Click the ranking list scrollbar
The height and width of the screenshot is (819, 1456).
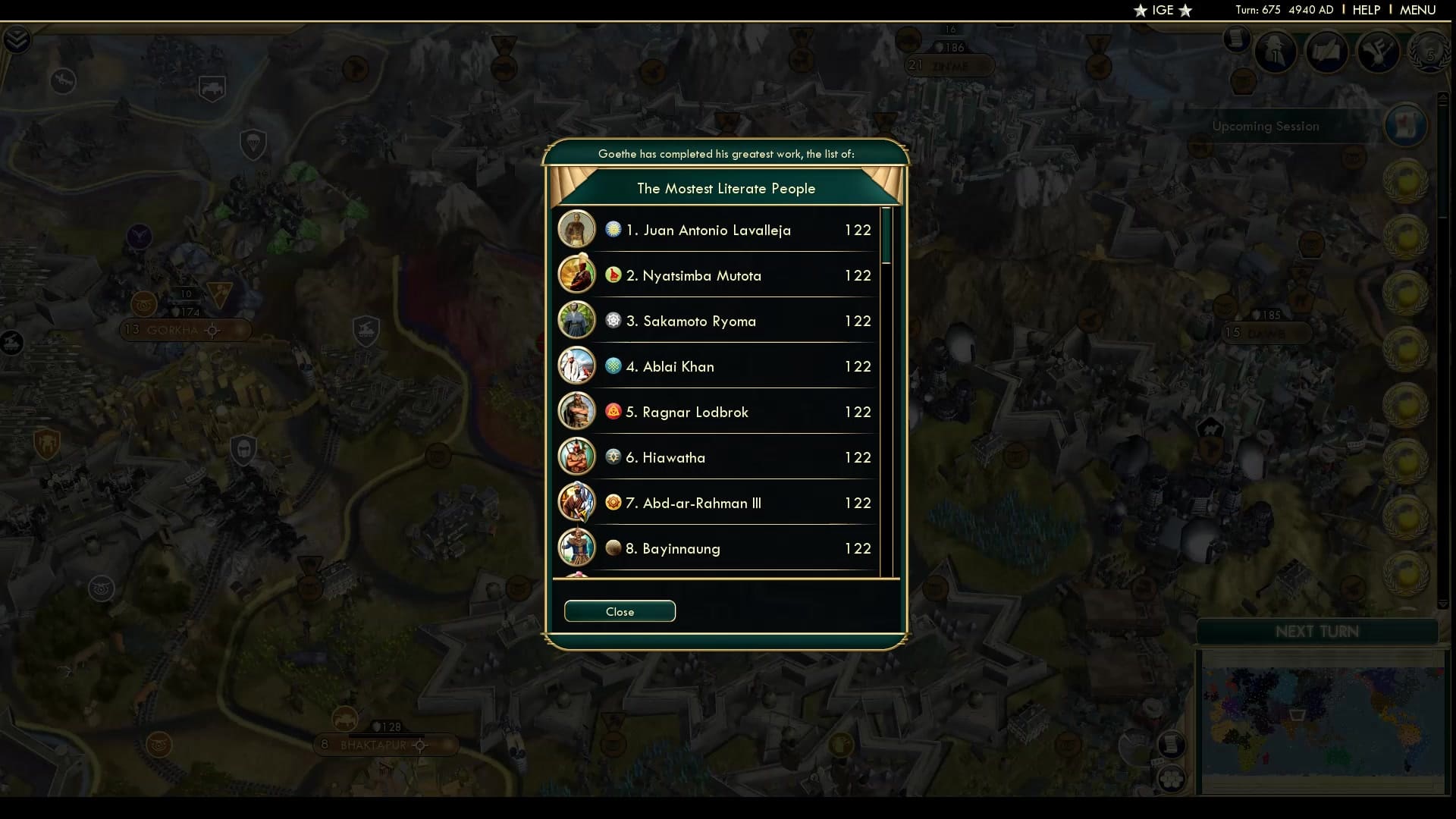tap(886, 237)
